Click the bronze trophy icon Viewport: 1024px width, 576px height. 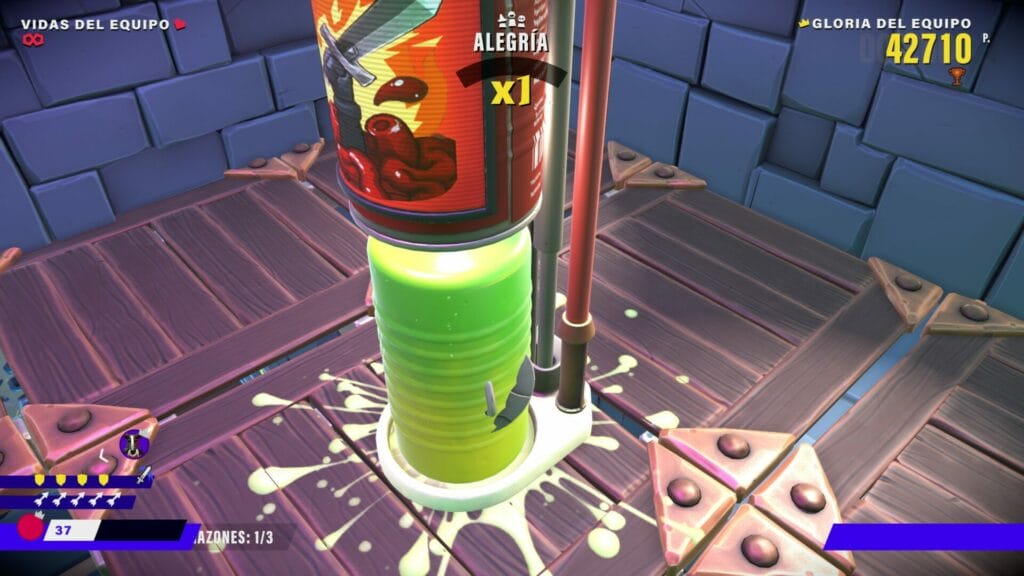tap(956, 76)
